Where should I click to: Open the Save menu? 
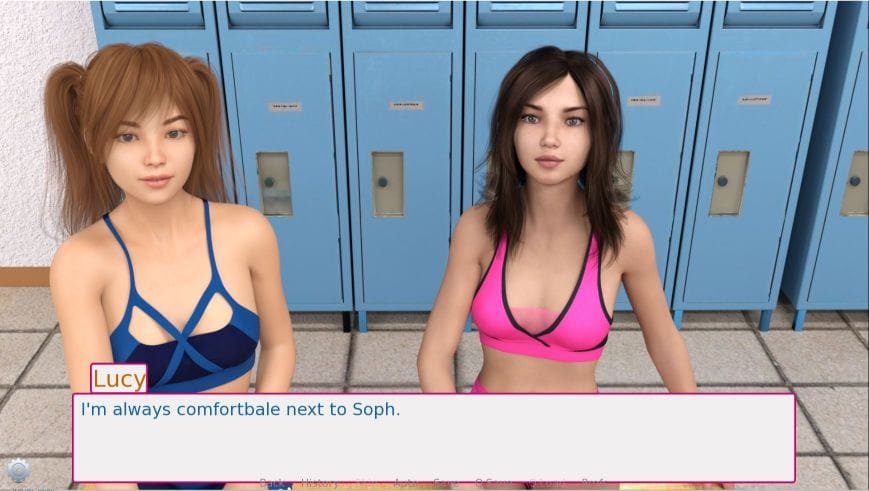click(x=446, y=483)
